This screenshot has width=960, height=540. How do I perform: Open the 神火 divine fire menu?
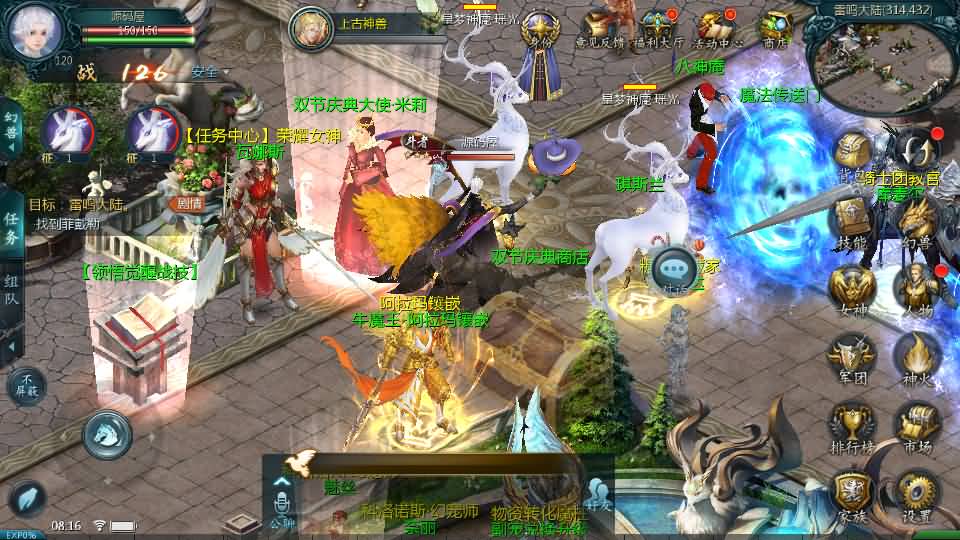[916, 358]
